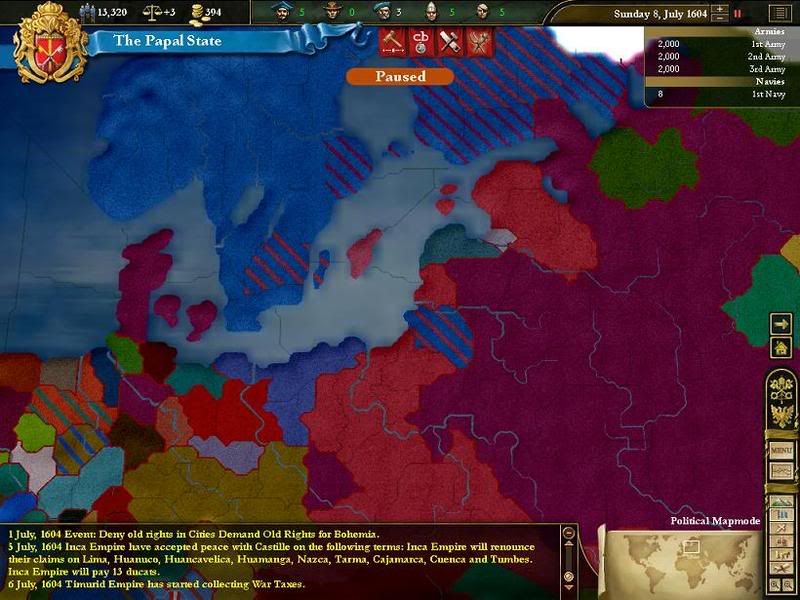Open the list icon in the date bar
This screenshot has height=600, width=800.
coord(778,14)
